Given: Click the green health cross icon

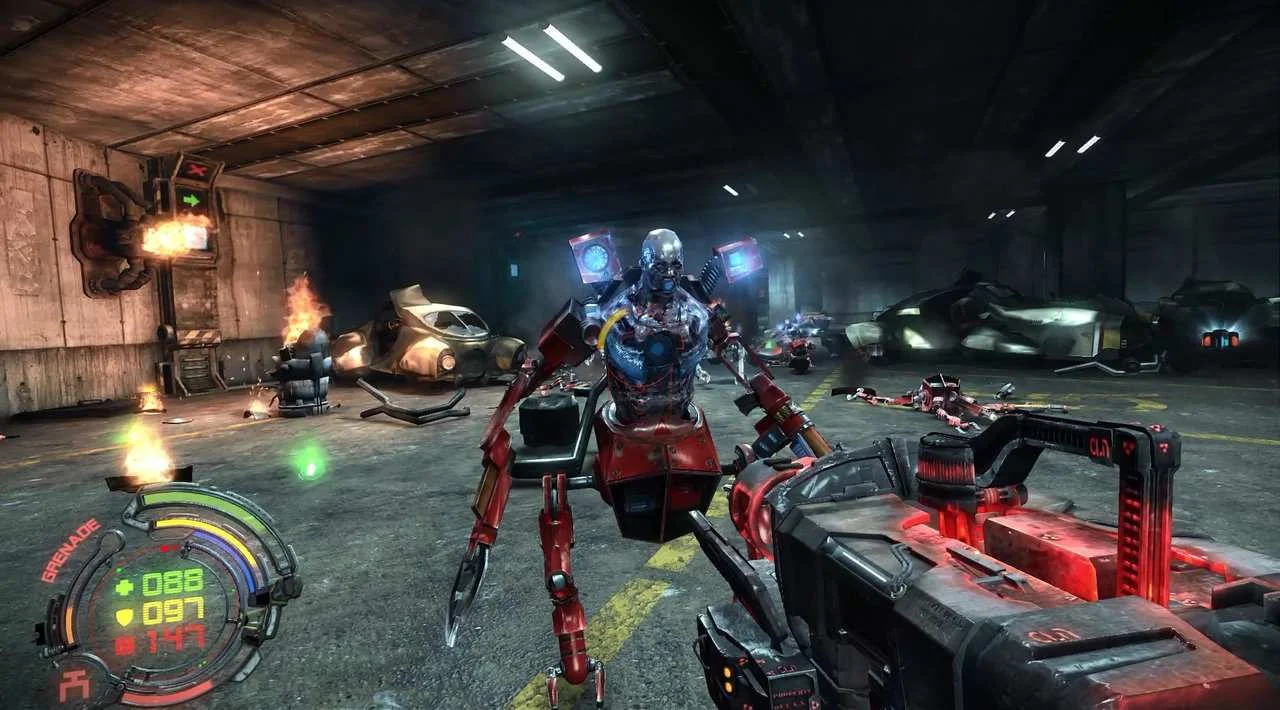Looking at the screenshot, I should click(124, 587).
